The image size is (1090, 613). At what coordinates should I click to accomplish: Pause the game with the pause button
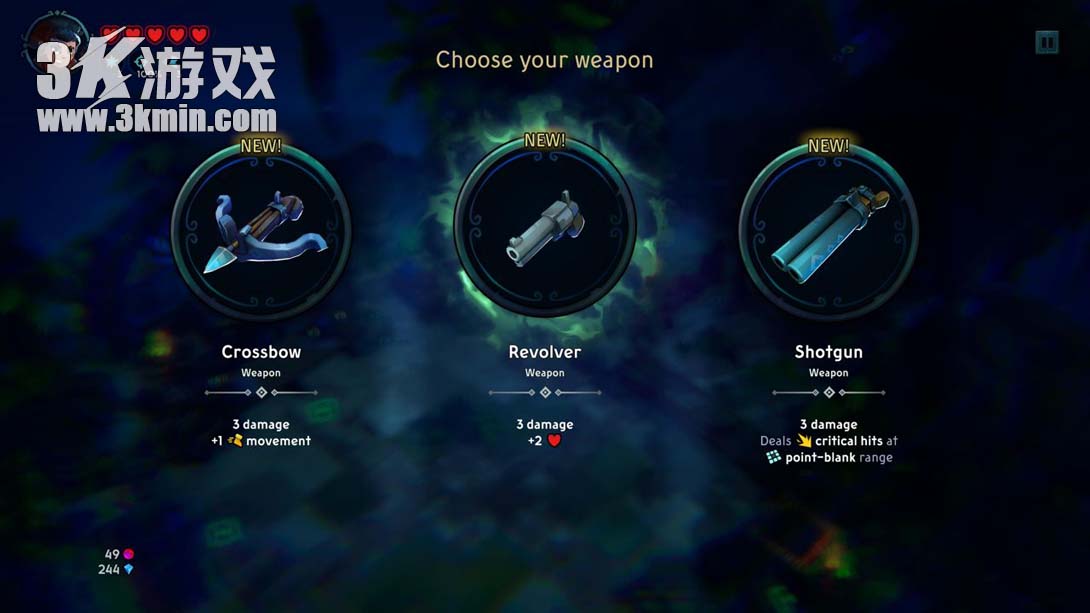click(x=1046, y=42)
